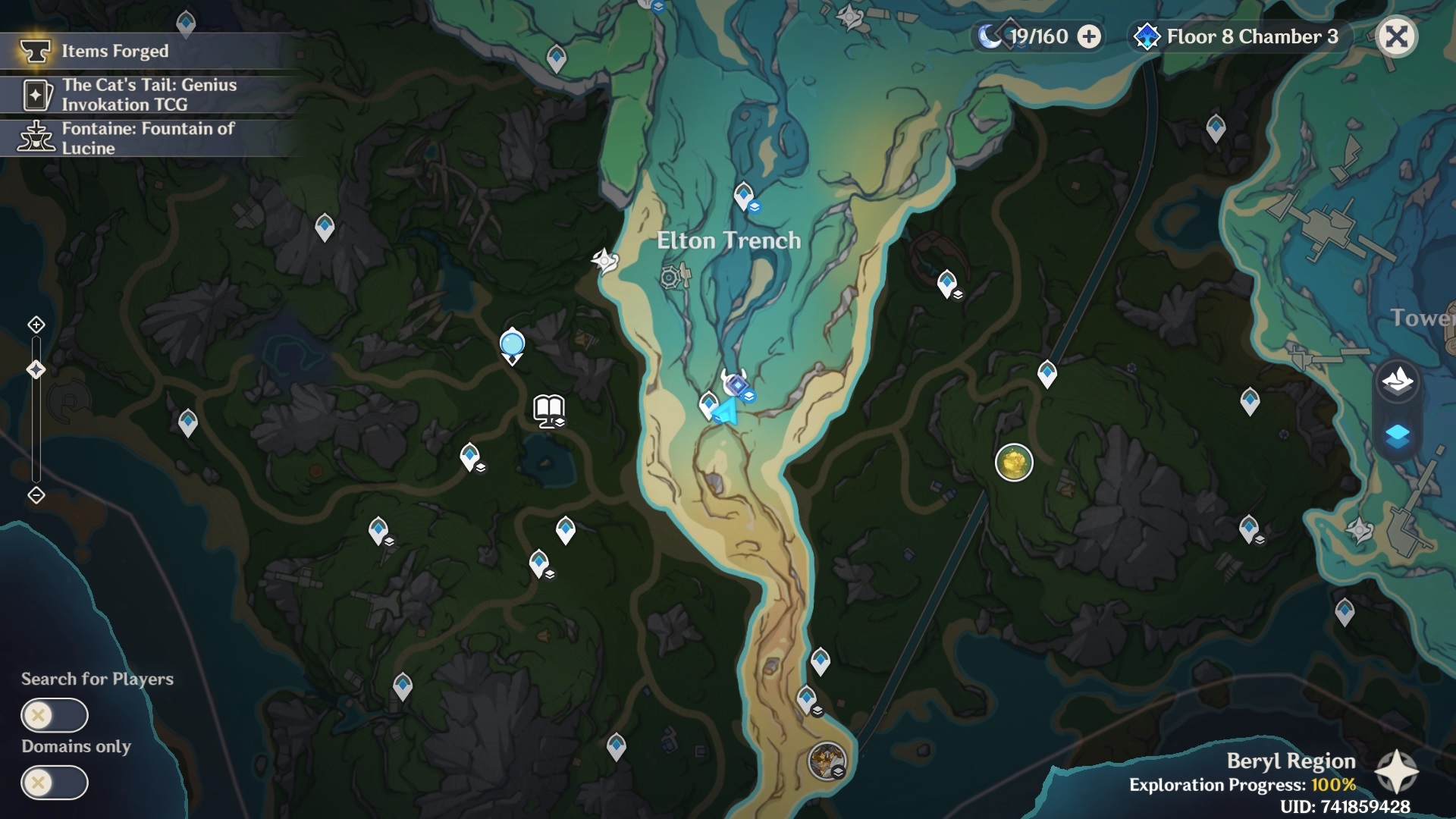
Task: Add Original Resin with the plus button
Action: (1089, 36)
